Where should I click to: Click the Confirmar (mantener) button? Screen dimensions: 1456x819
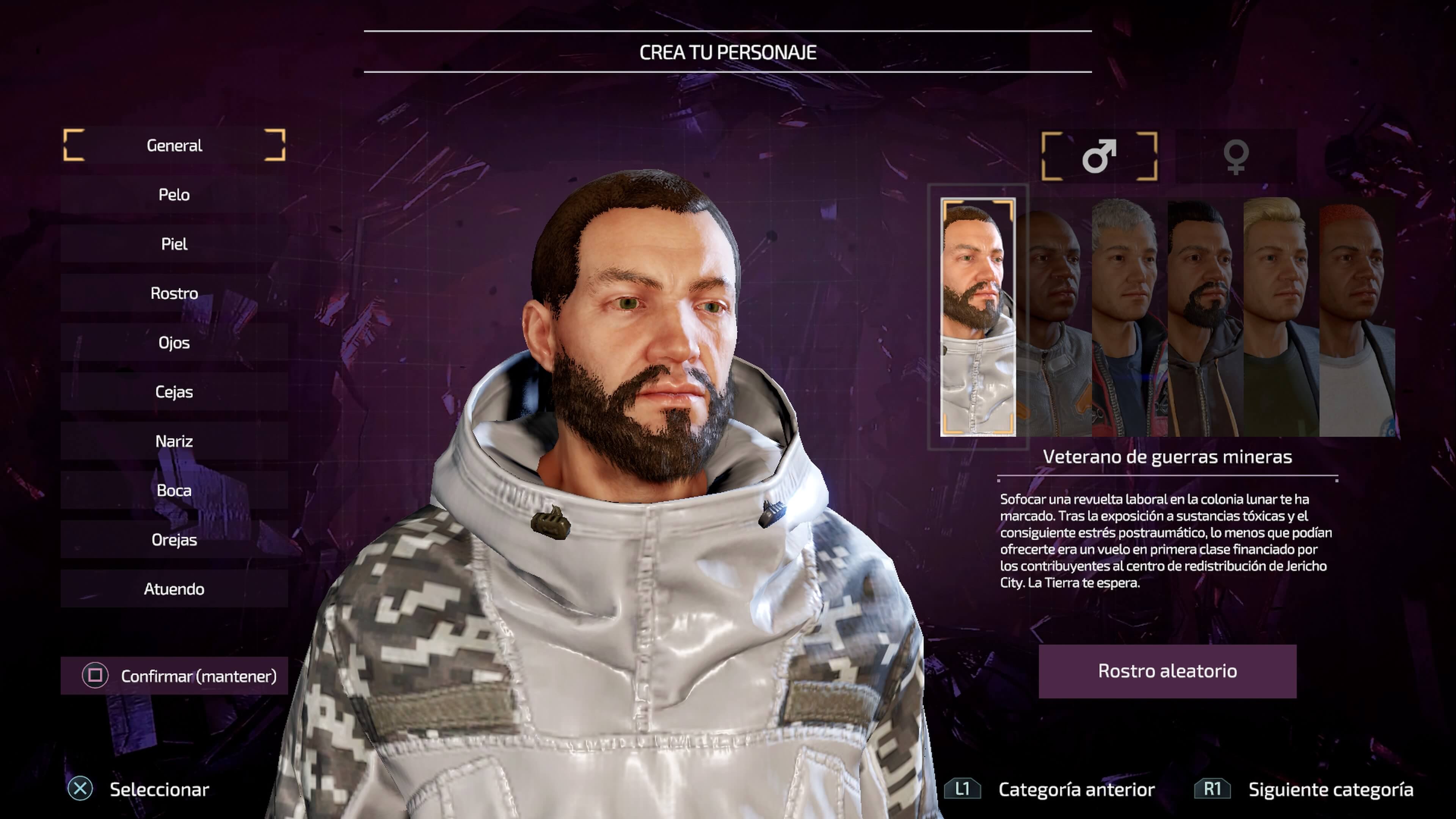point(174,675)
